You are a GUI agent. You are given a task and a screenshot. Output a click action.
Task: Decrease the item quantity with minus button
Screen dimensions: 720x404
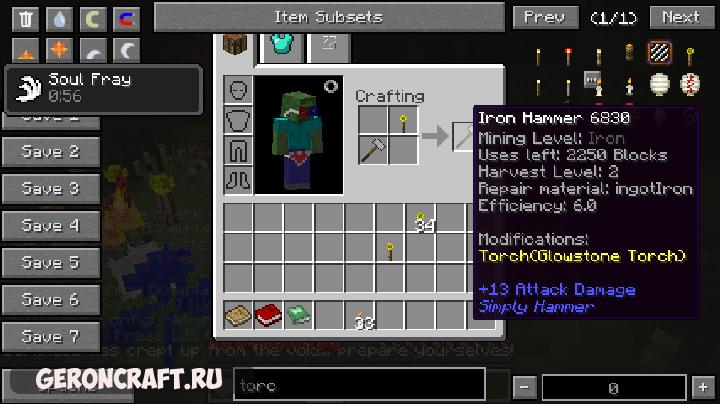point(525,387)
